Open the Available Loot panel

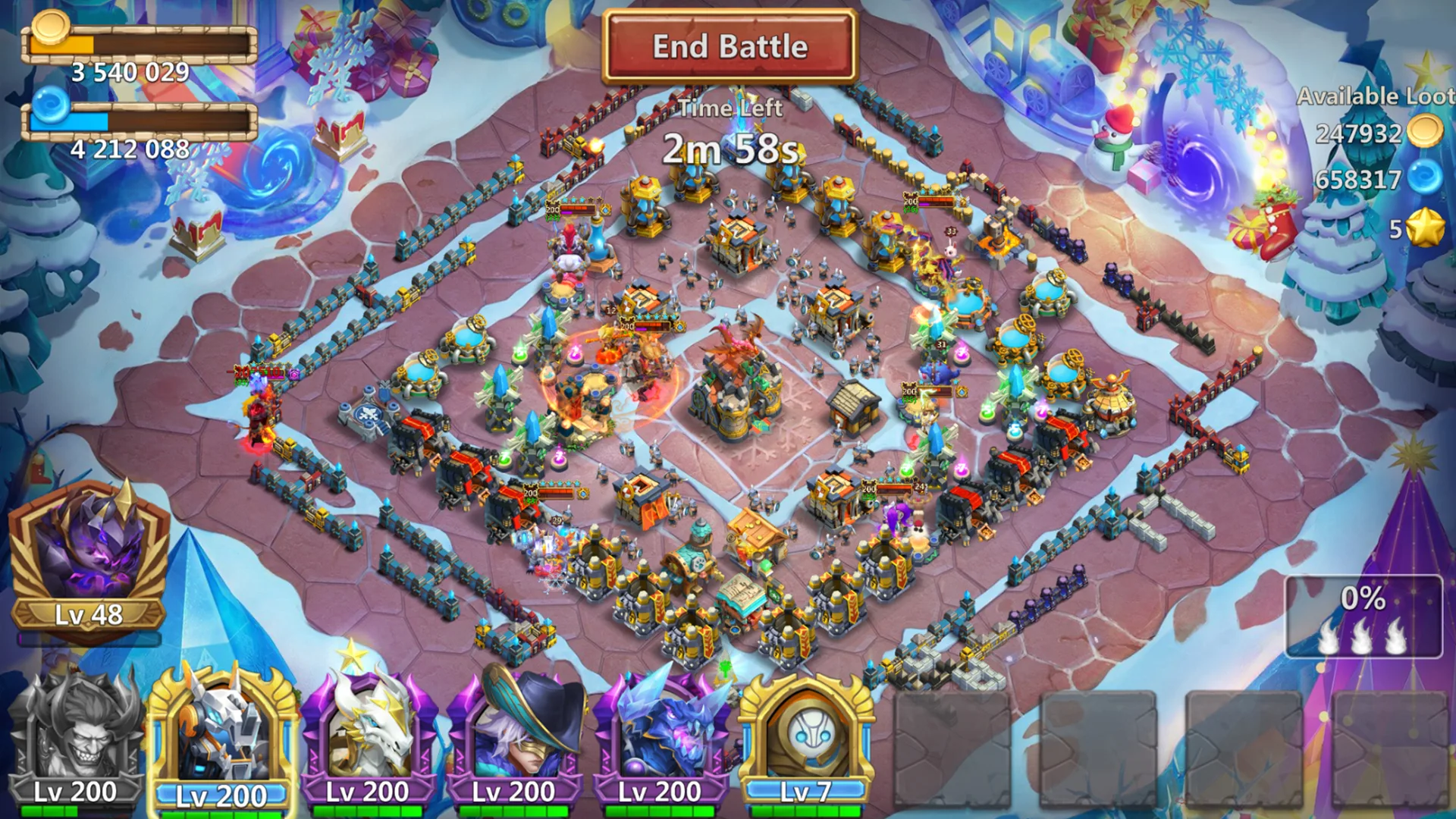[1373, 96]
